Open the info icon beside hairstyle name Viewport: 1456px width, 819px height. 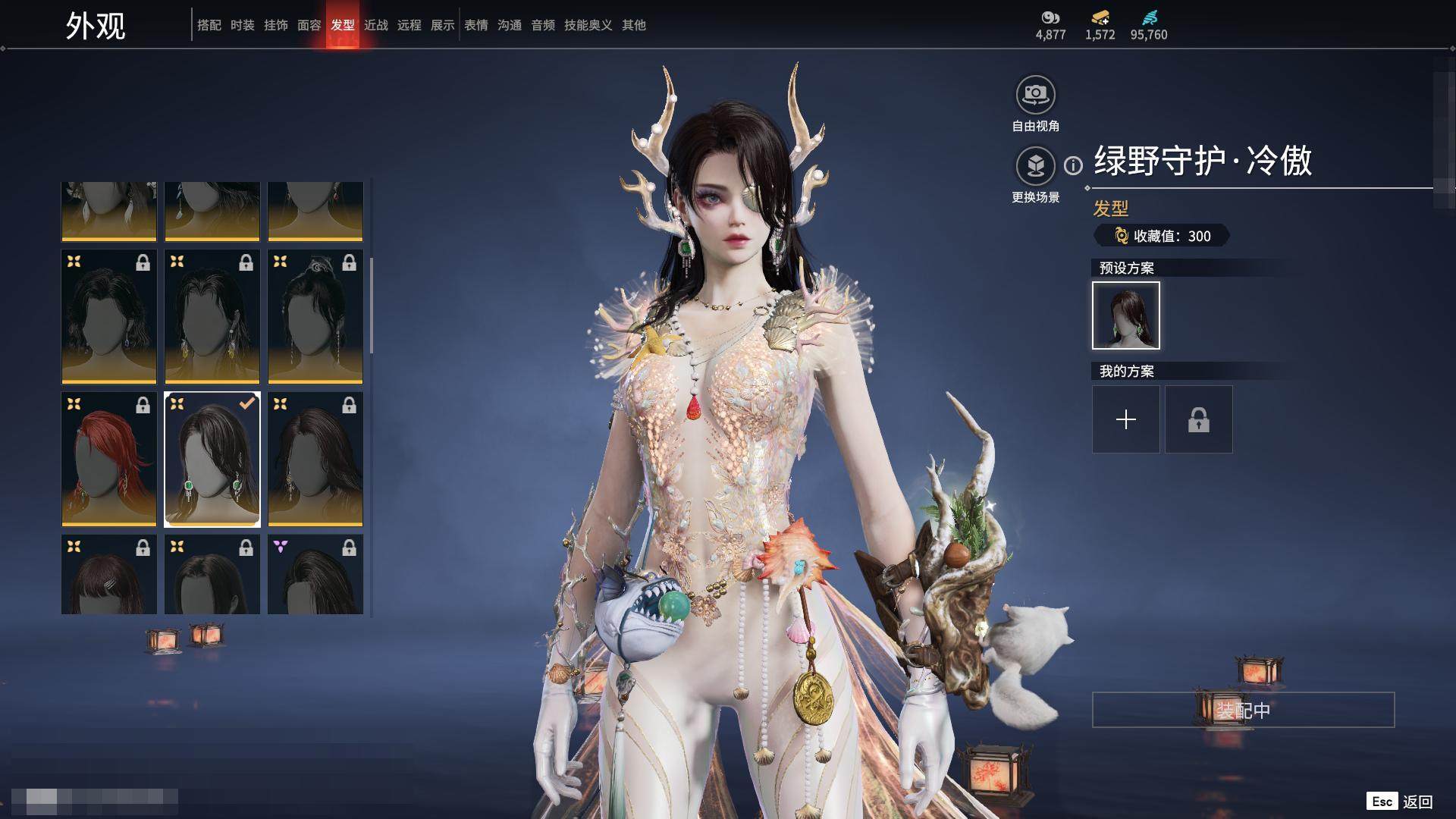[x=1073, y=165]
